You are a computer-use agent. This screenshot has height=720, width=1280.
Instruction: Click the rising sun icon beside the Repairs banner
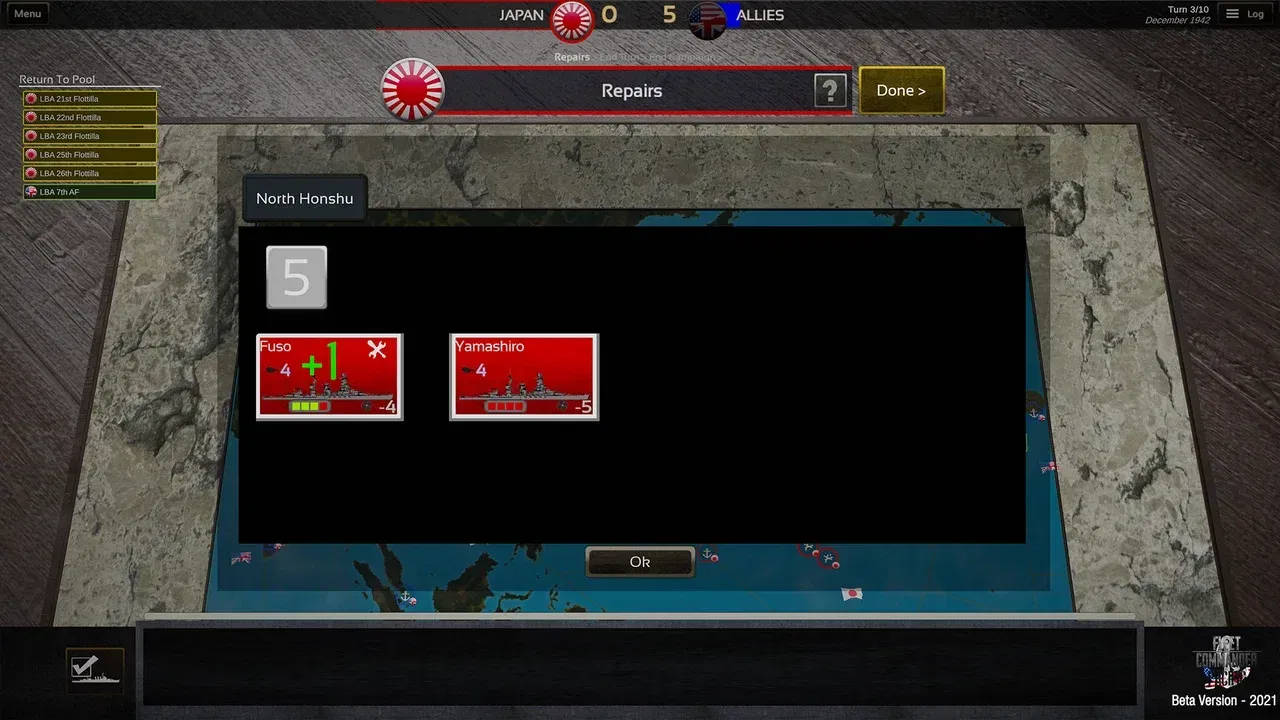[x=411, y=90]
